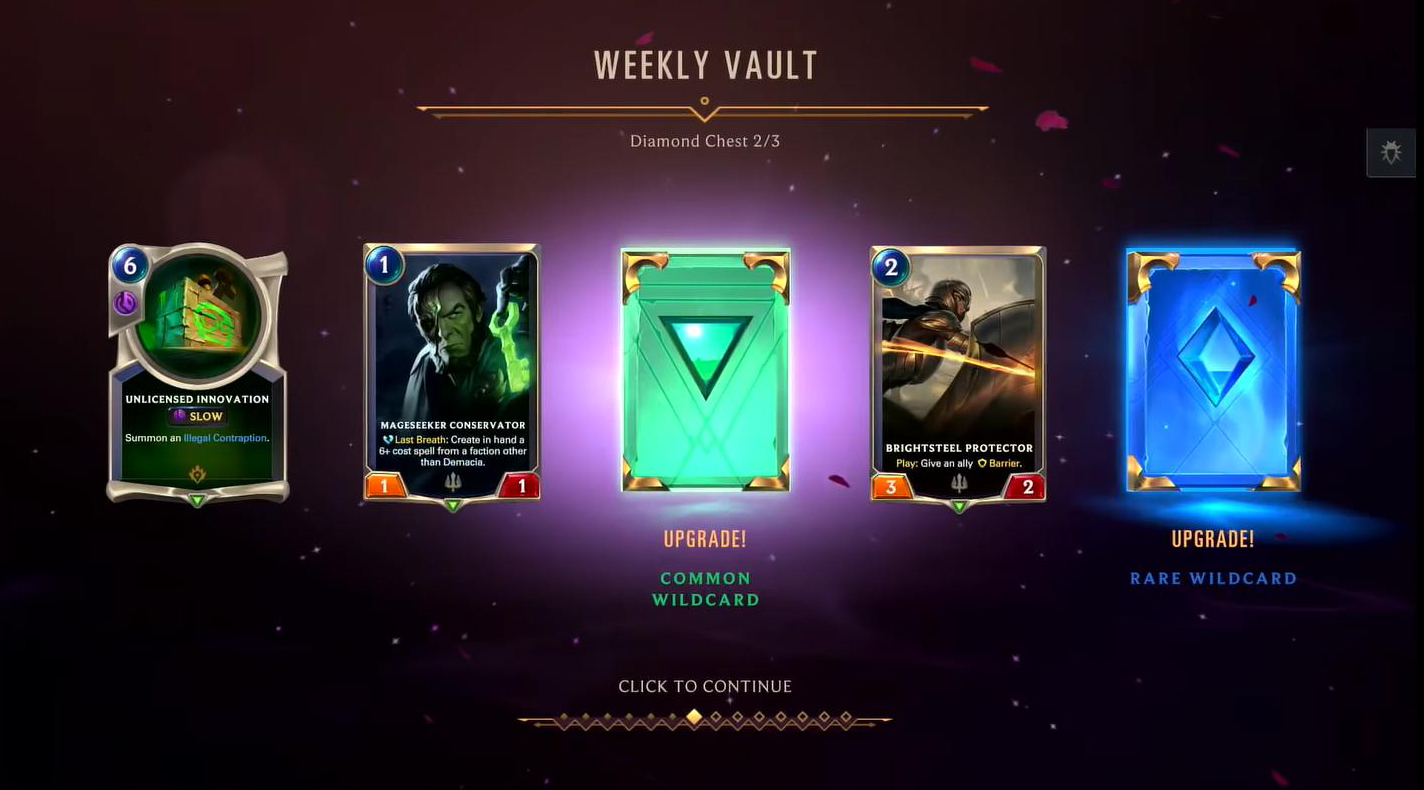Click the 2-cost mana gem on Brightsteel Protector
1424x790 pixels.
pos(890,267)
